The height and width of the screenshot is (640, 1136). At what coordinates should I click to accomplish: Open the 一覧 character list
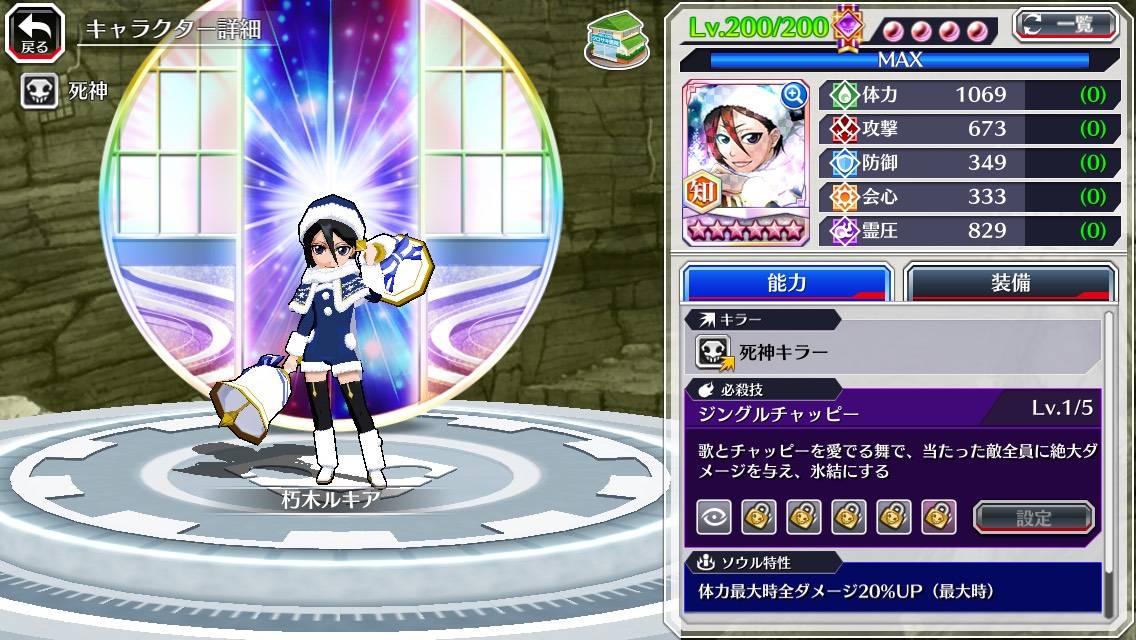(1066, 24)
